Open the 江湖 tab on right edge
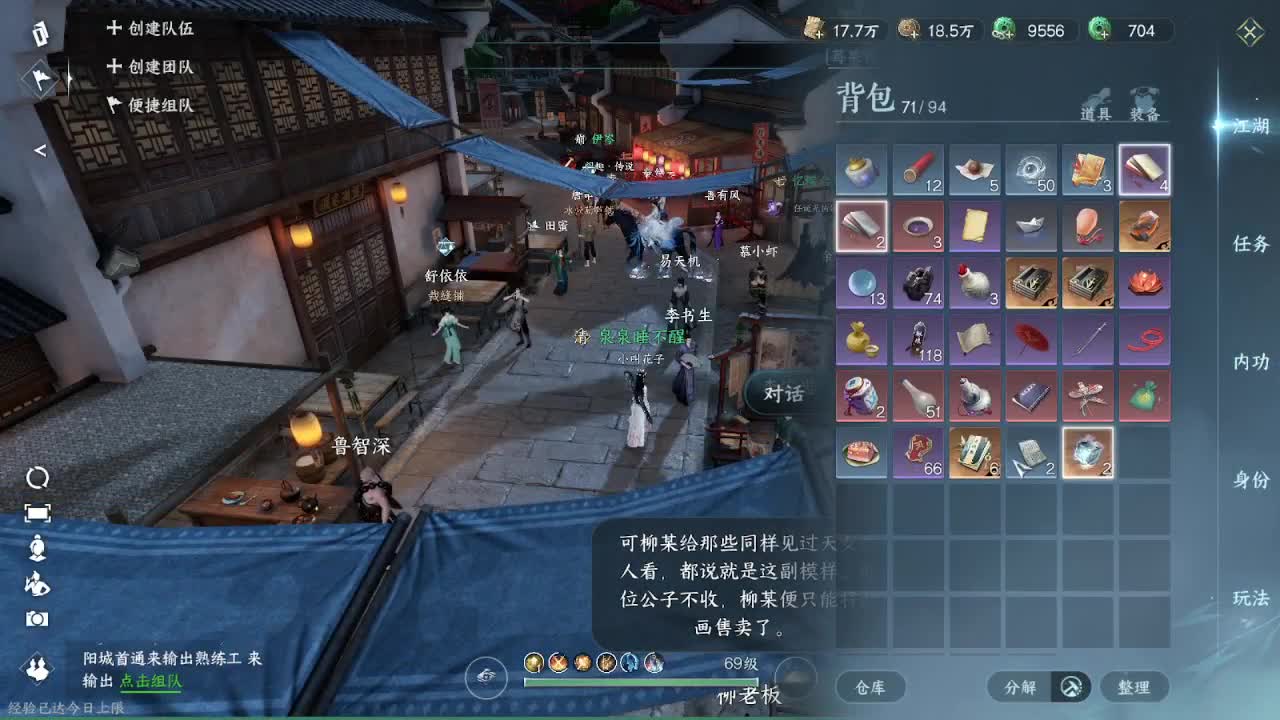1280x720 pixels. coord(1250,125)
